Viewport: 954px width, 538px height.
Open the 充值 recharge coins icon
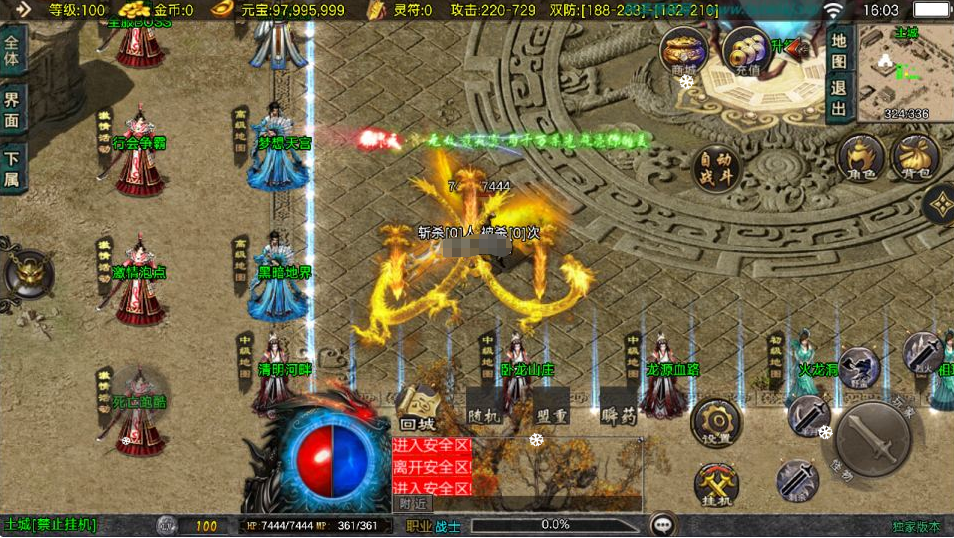pos(744,51)
